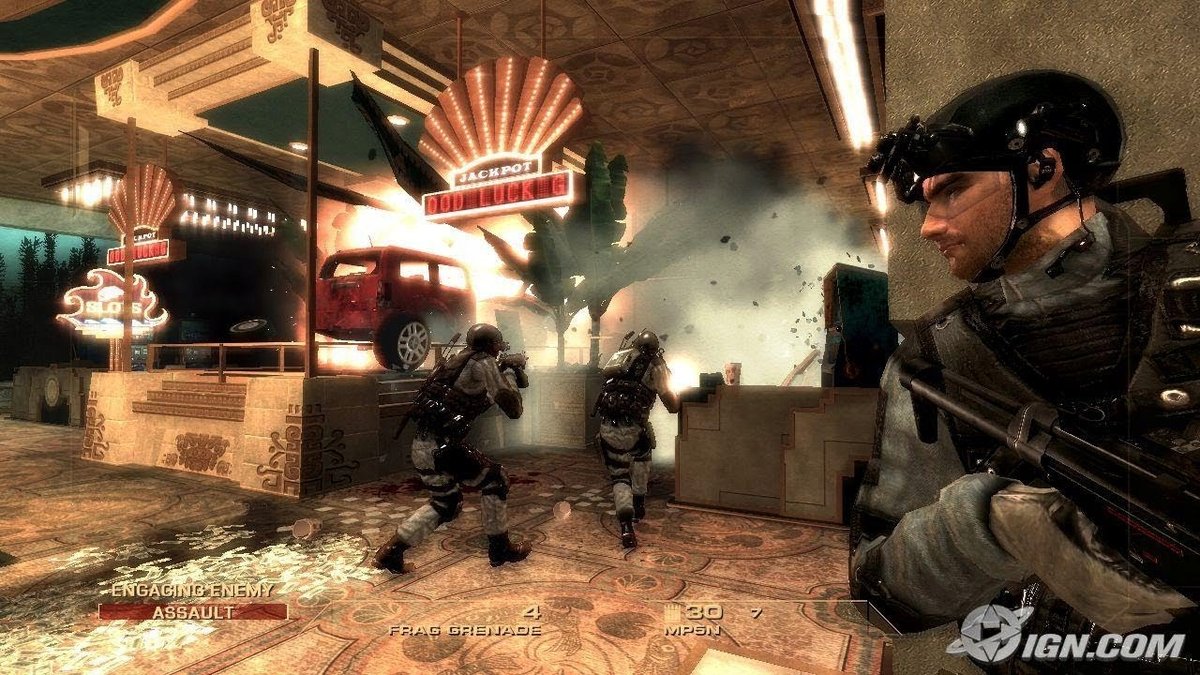Image resolution: width=1200 pixels, height=675 pixels.
Task: Select the Frag Grenade equipment label
Action: click(464, 631)
